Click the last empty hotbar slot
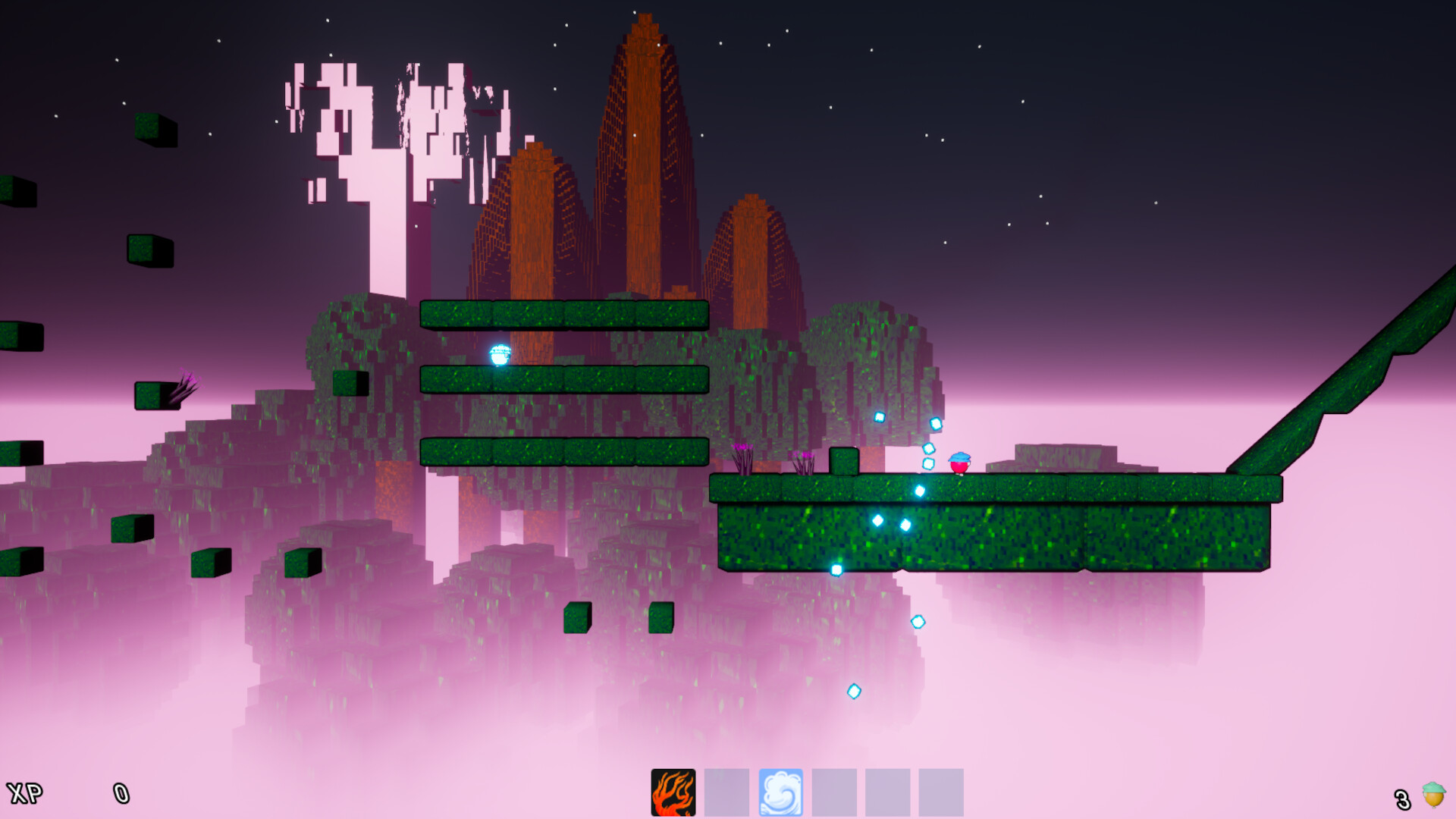1456x819 pixels. click(941, 790)
